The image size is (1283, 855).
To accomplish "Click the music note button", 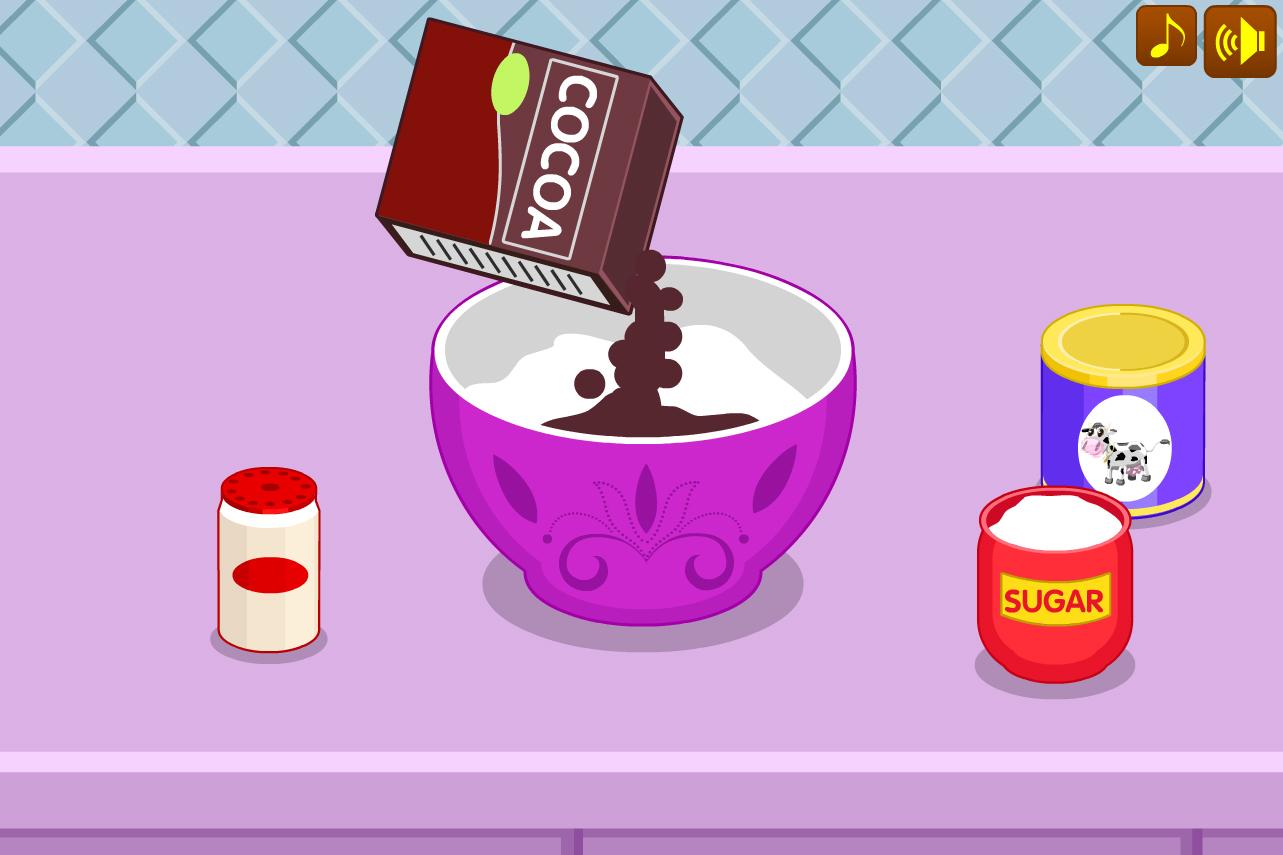I will [1165, 40].
